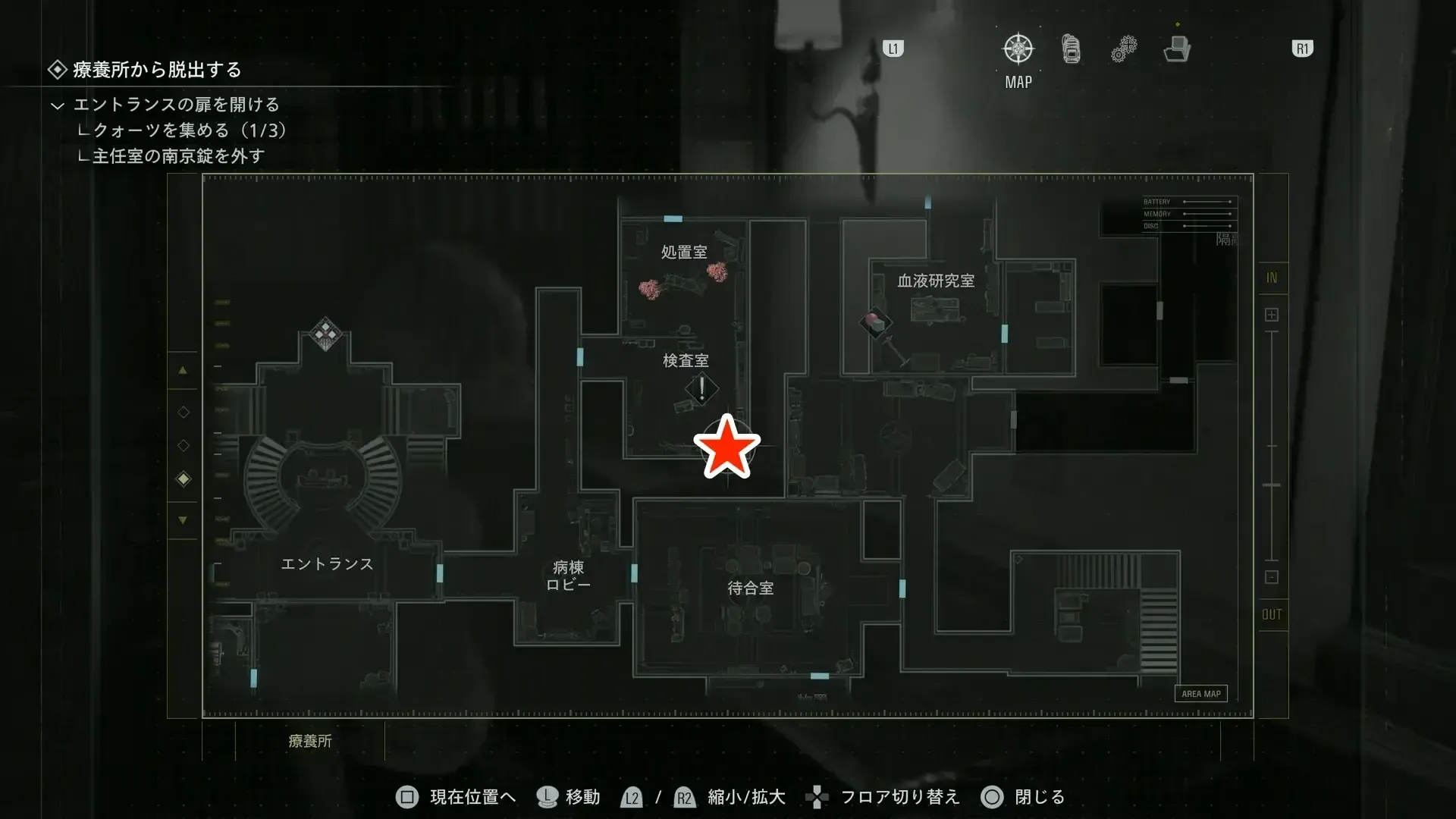Click the highlighted current floor diamond
The height and width of the screenshot is (819, 1456).
[x=183, y=479]
